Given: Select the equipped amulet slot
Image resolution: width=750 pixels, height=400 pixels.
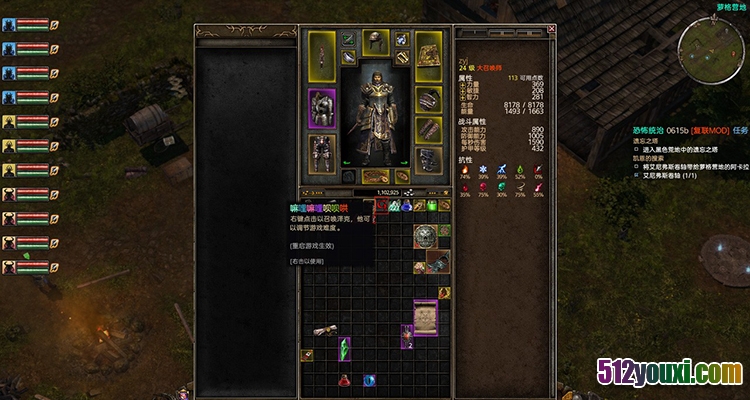Looking at the screenshot, I should (402, 39).
